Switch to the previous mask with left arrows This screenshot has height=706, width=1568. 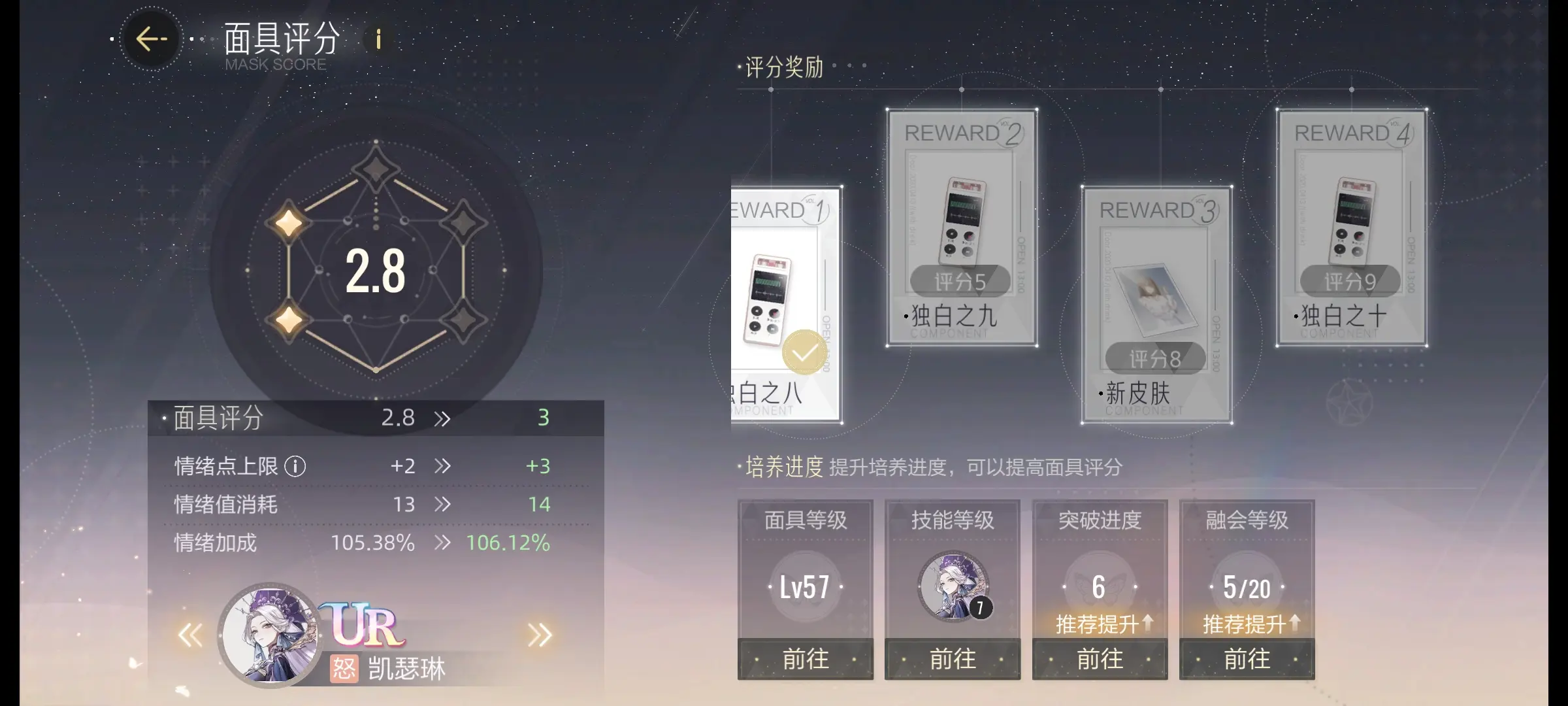click(191, 635)
